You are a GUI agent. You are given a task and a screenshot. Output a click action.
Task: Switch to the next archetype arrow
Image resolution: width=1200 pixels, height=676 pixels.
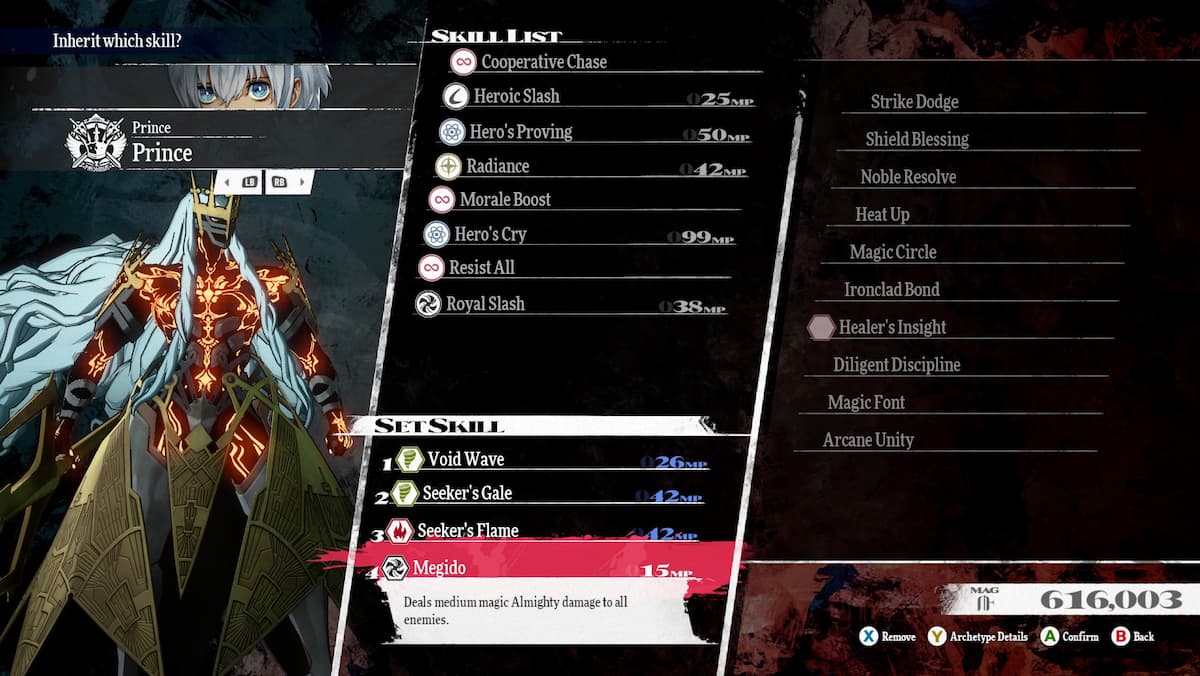coord(303,183)
